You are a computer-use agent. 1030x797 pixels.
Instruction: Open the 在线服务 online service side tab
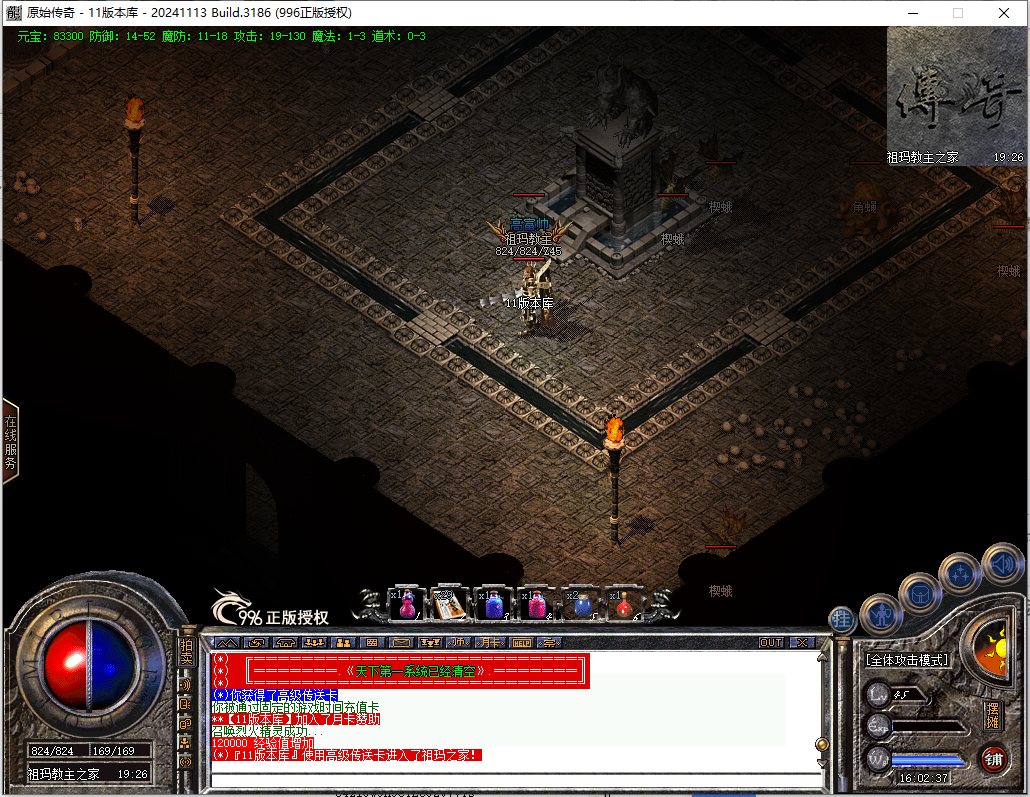pos(11,441)
